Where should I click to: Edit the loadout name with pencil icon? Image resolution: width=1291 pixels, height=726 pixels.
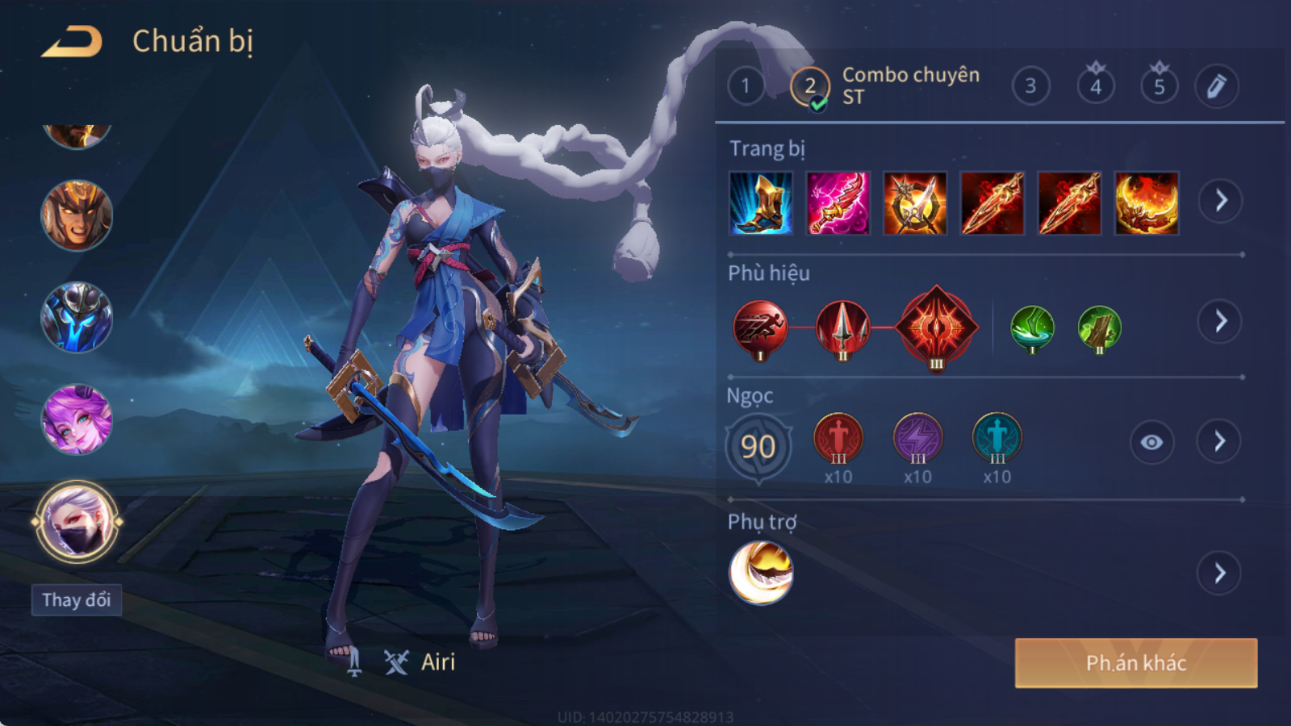pos(1216,87)
